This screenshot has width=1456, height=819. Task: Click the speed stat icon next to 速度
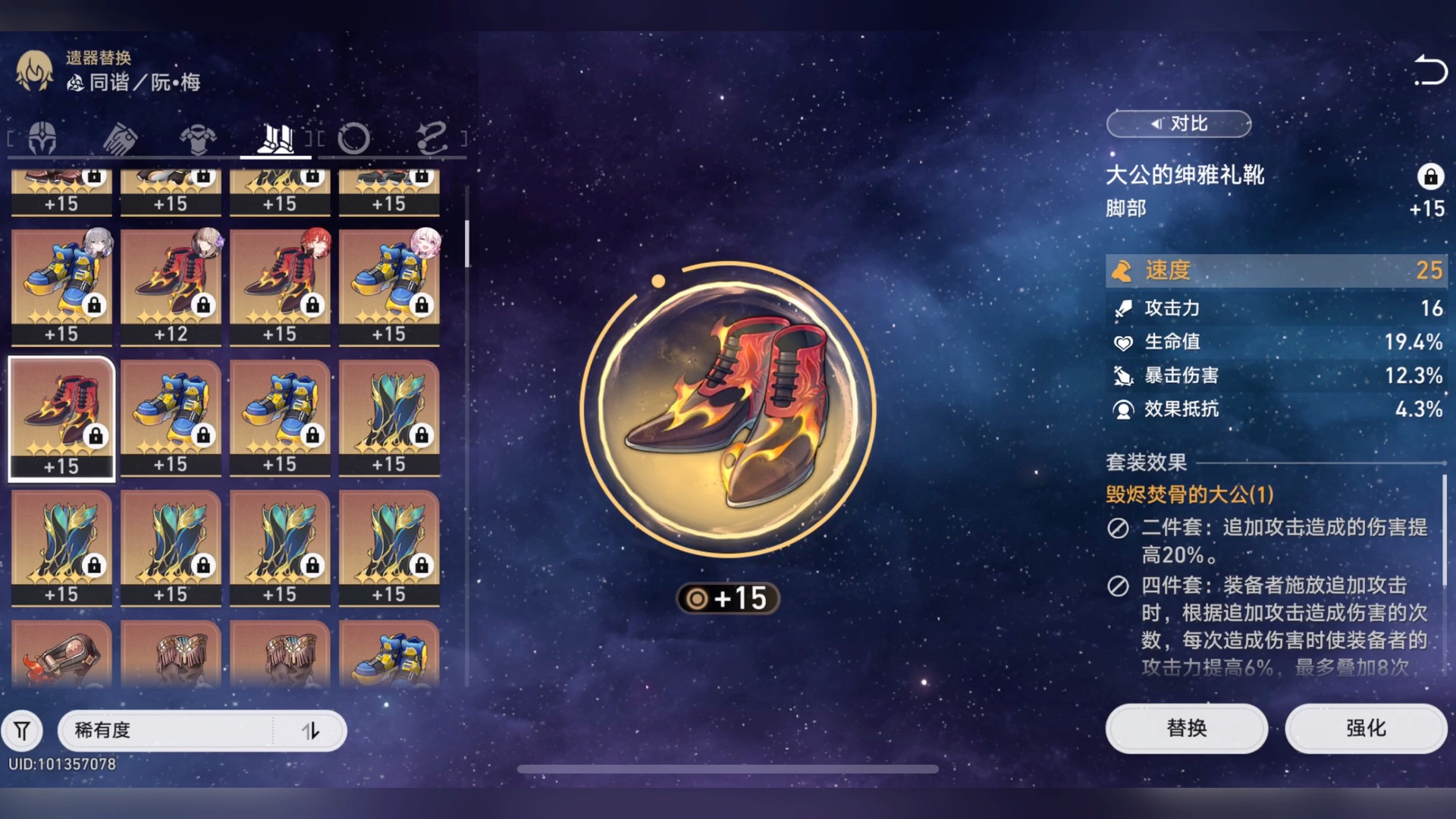point(1125,271)
